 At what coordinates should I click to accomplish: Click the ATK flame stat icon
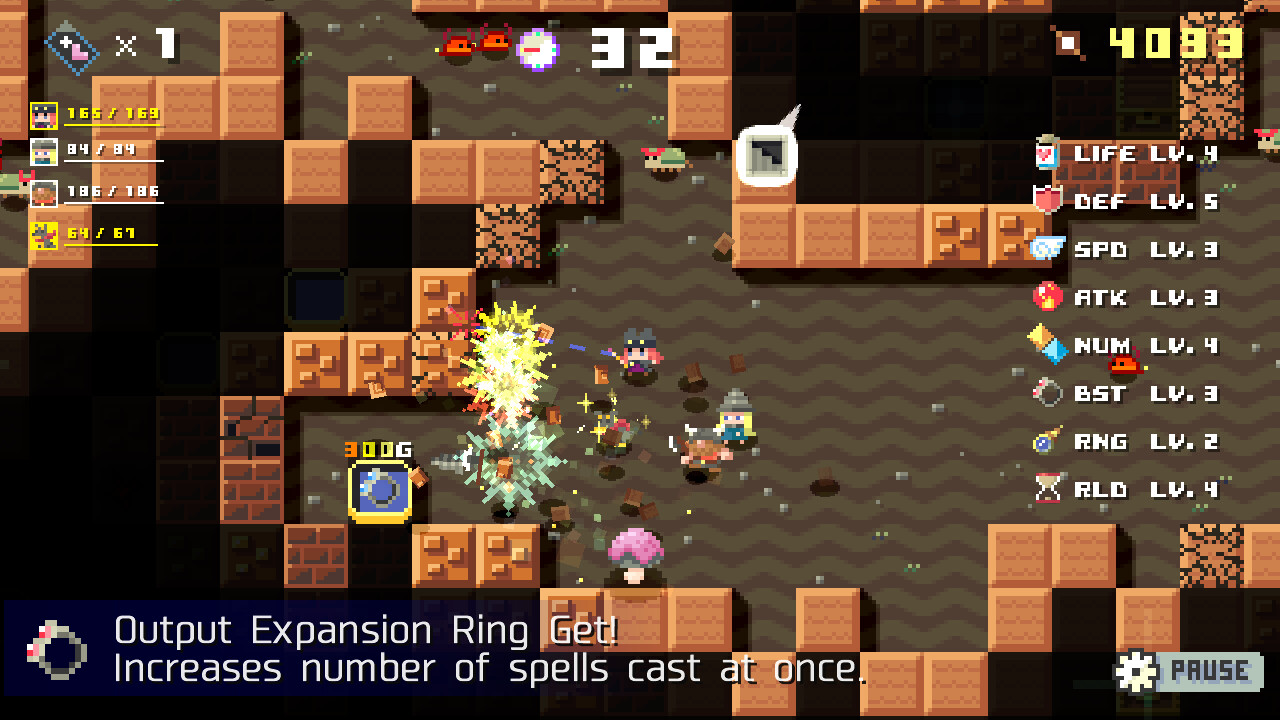(x=1046, y=298)
